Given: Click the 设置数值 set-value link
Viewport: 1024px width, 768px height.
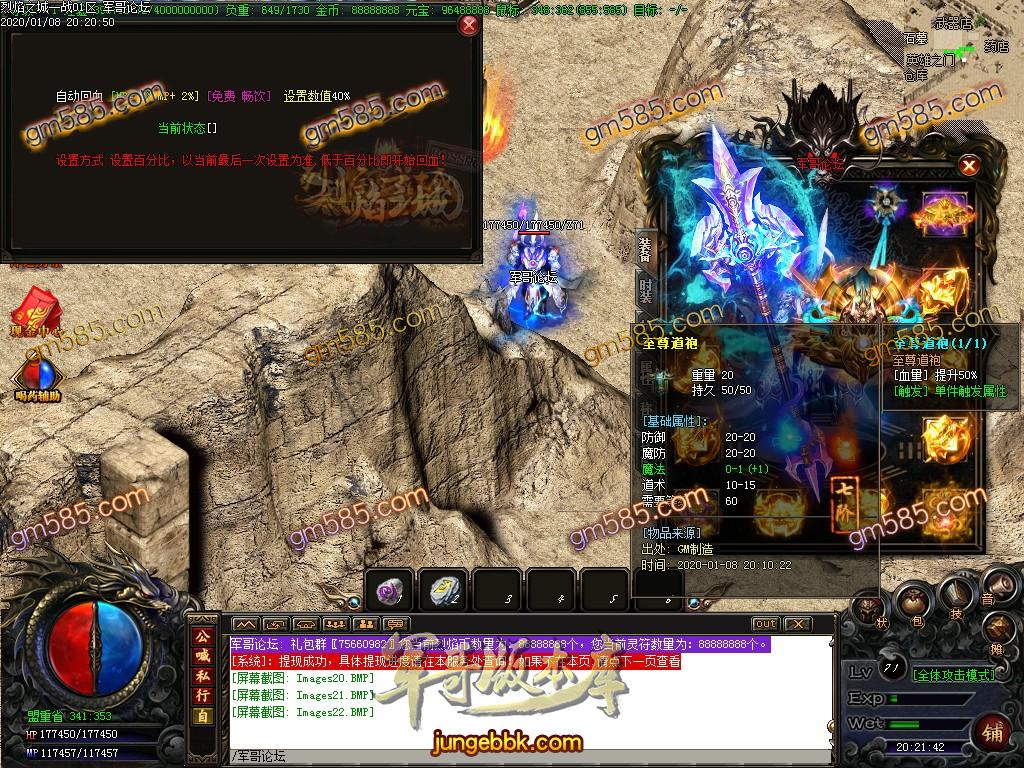Looking at the screenshot, I should (307, 96).
